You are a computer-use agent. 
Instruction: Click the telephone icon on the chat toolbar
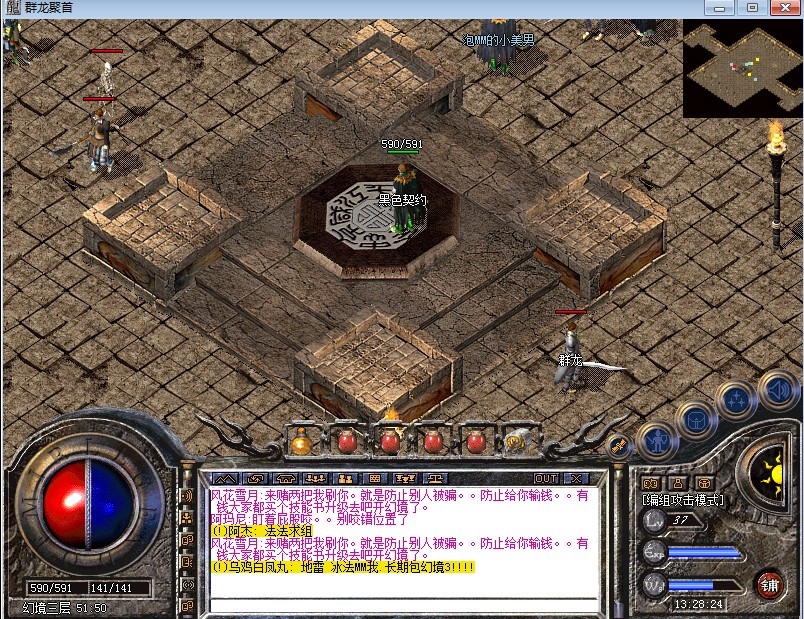tap(285, 478)
